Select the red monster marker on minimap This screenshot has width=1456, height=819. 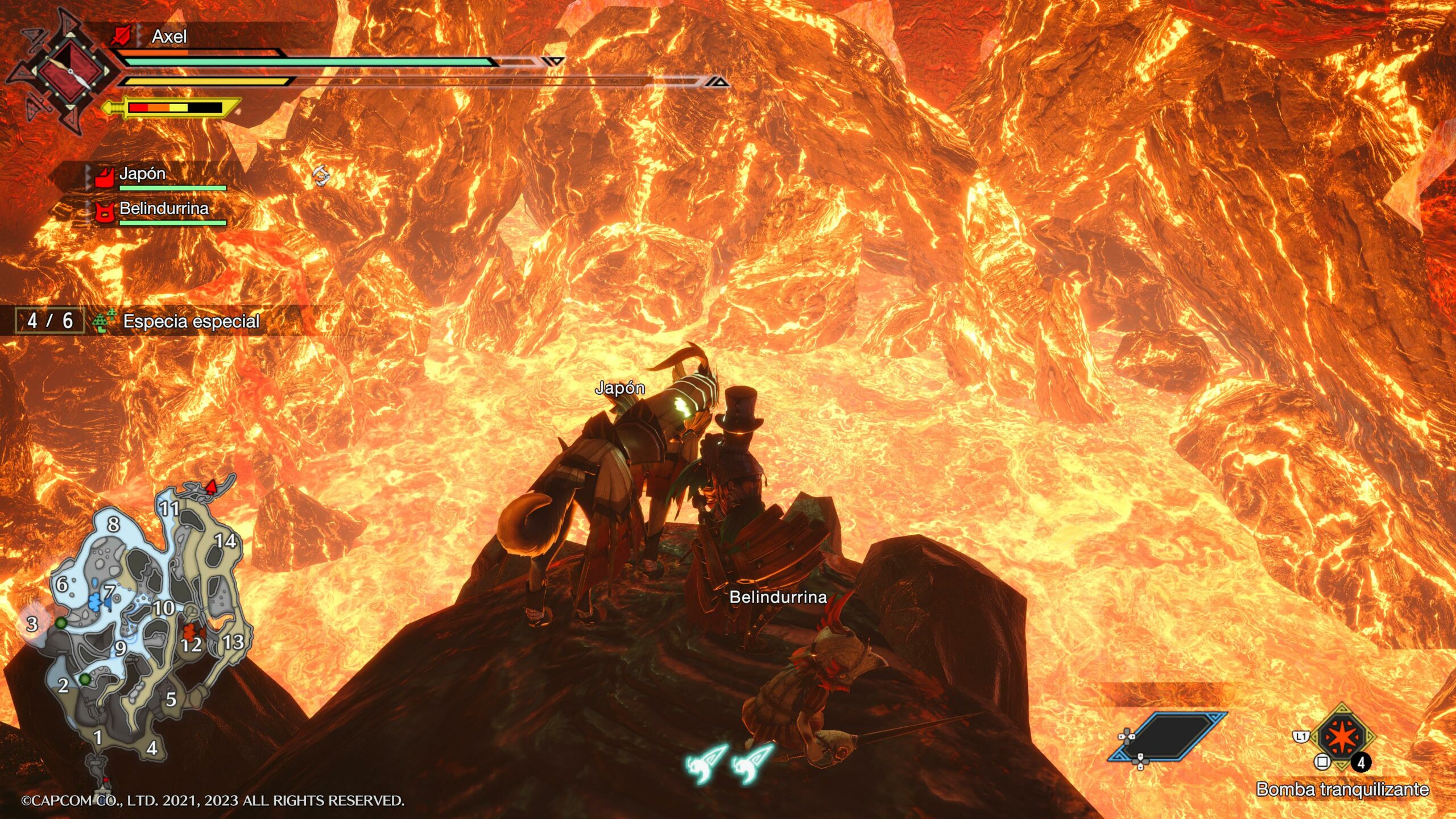(x=192, y=632)
